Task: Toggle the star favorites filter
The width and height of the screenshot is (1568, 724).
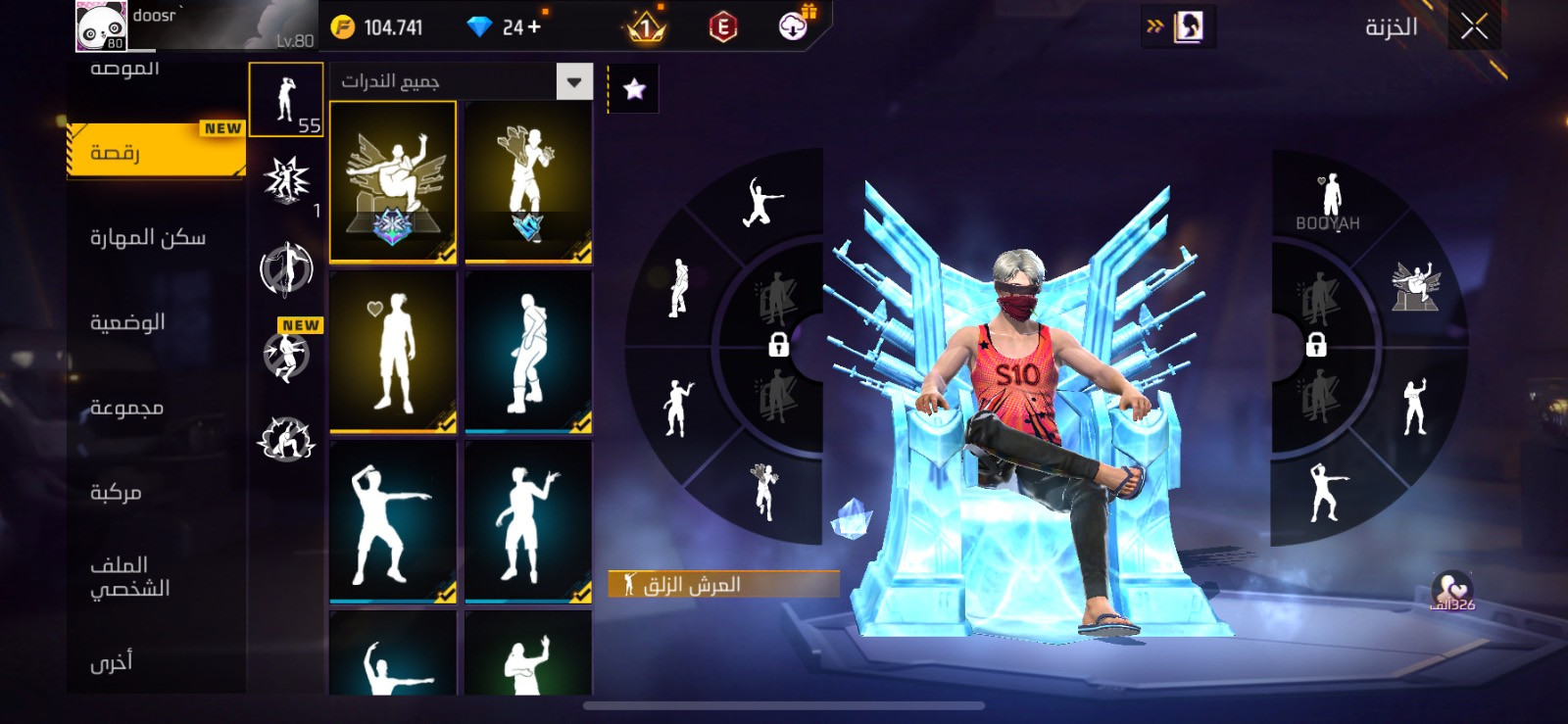Action: pos(634,90)
